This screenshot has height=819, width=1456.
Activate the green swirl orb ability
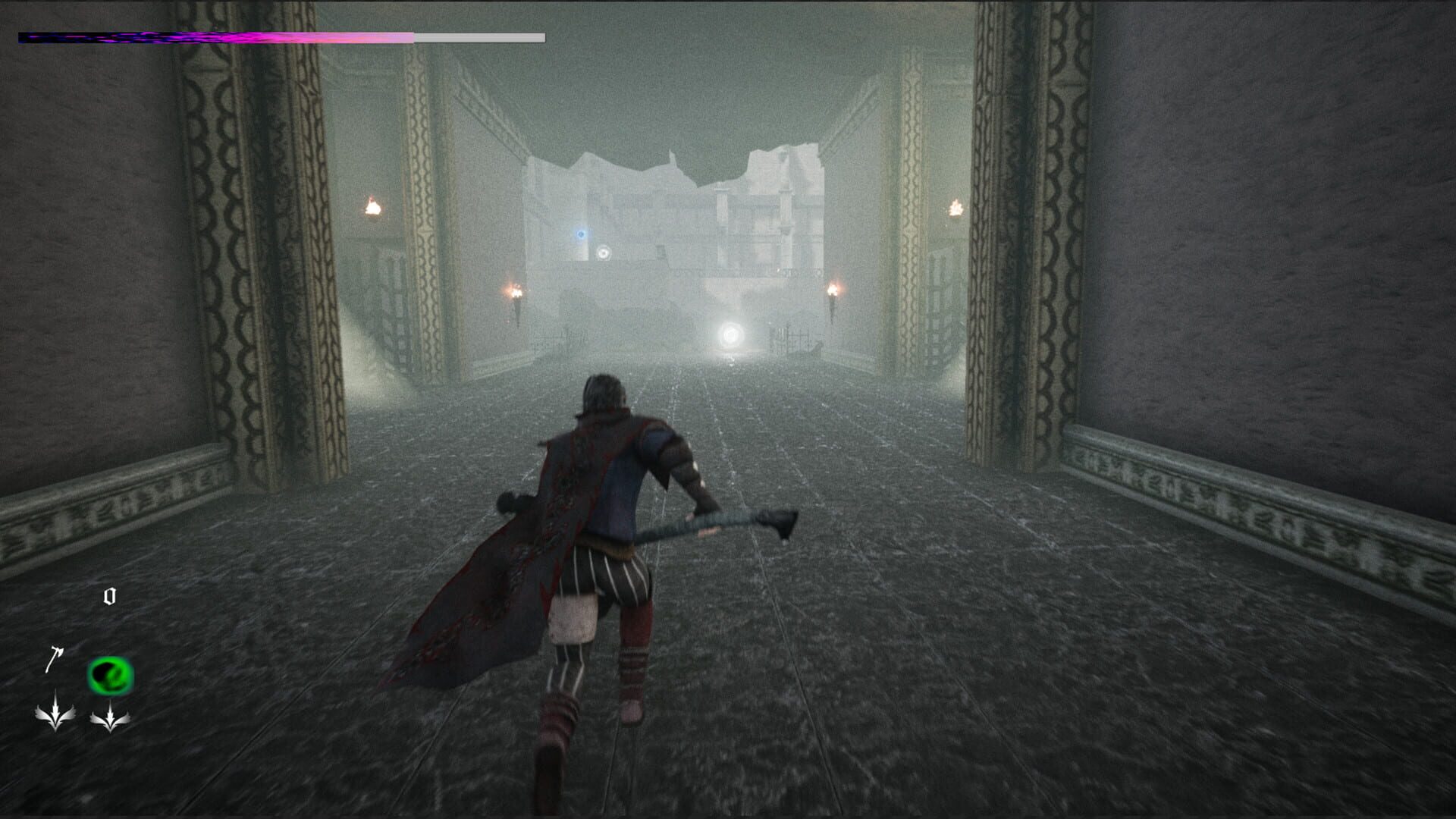click(110, 676)
